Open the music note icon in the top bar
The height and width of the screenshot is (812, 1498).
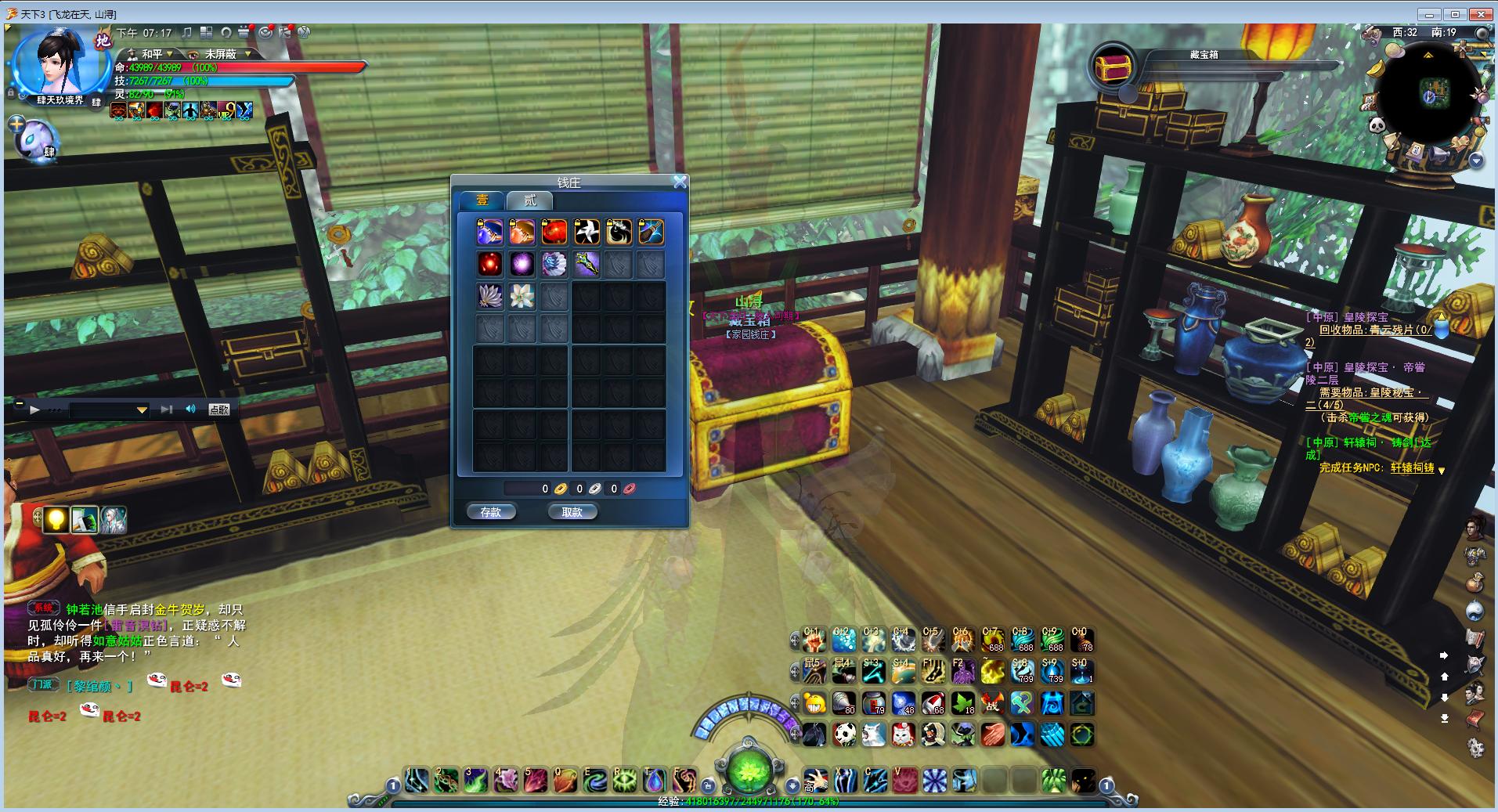coord(186,33)
